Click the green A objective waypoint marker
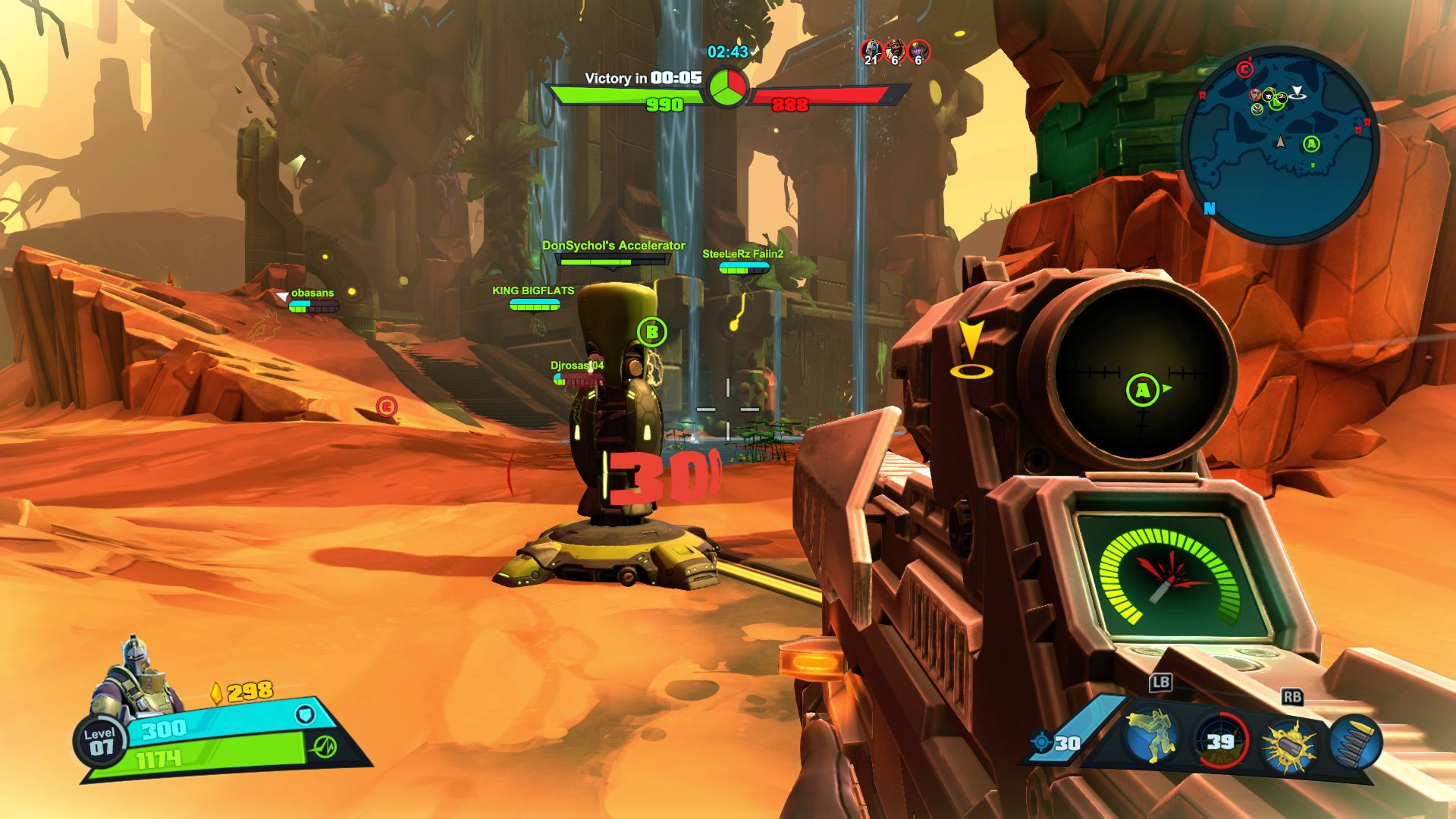Screen dimensions: 1456x819 click(x=1143, y=391)
